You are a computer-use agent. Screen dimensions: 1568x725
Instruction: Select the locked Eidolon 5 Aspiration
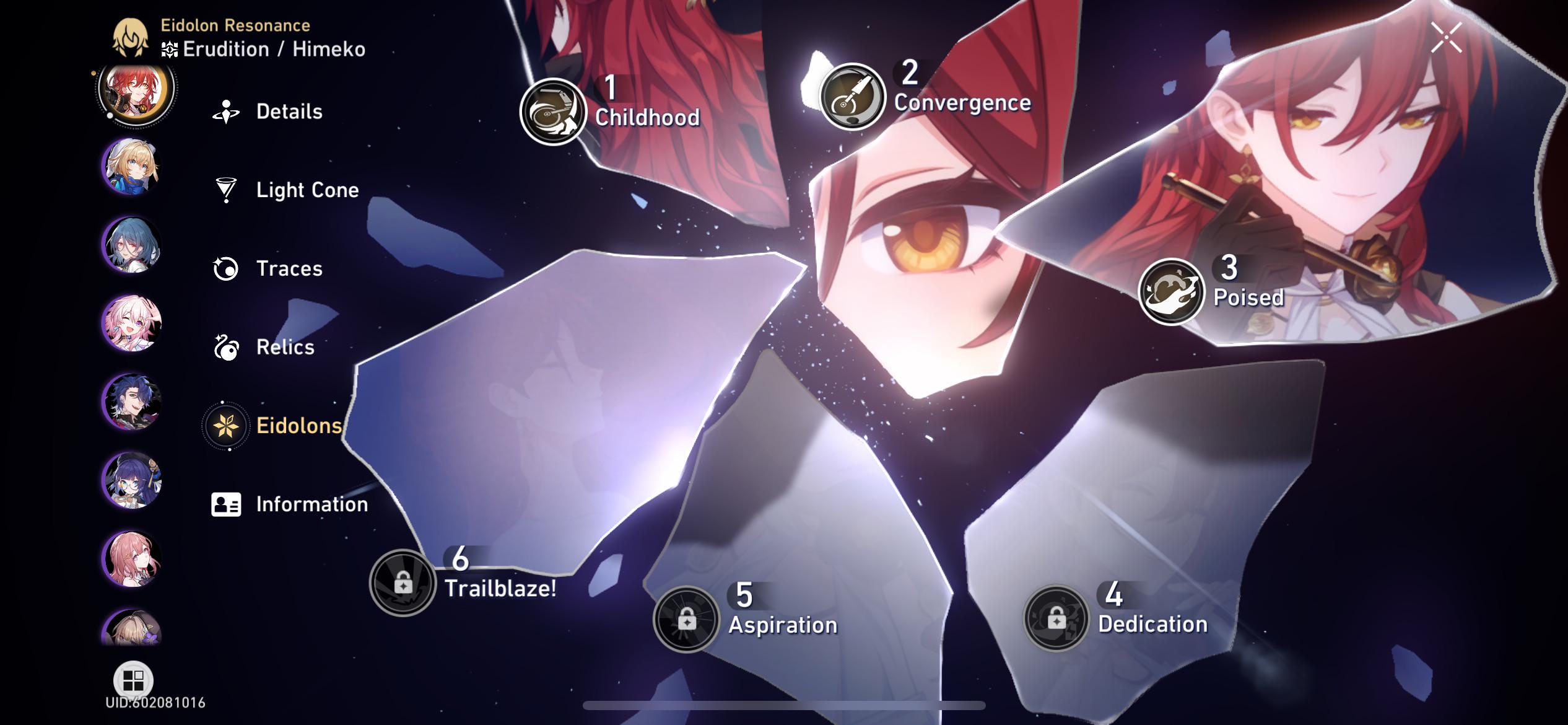[686, 618]
